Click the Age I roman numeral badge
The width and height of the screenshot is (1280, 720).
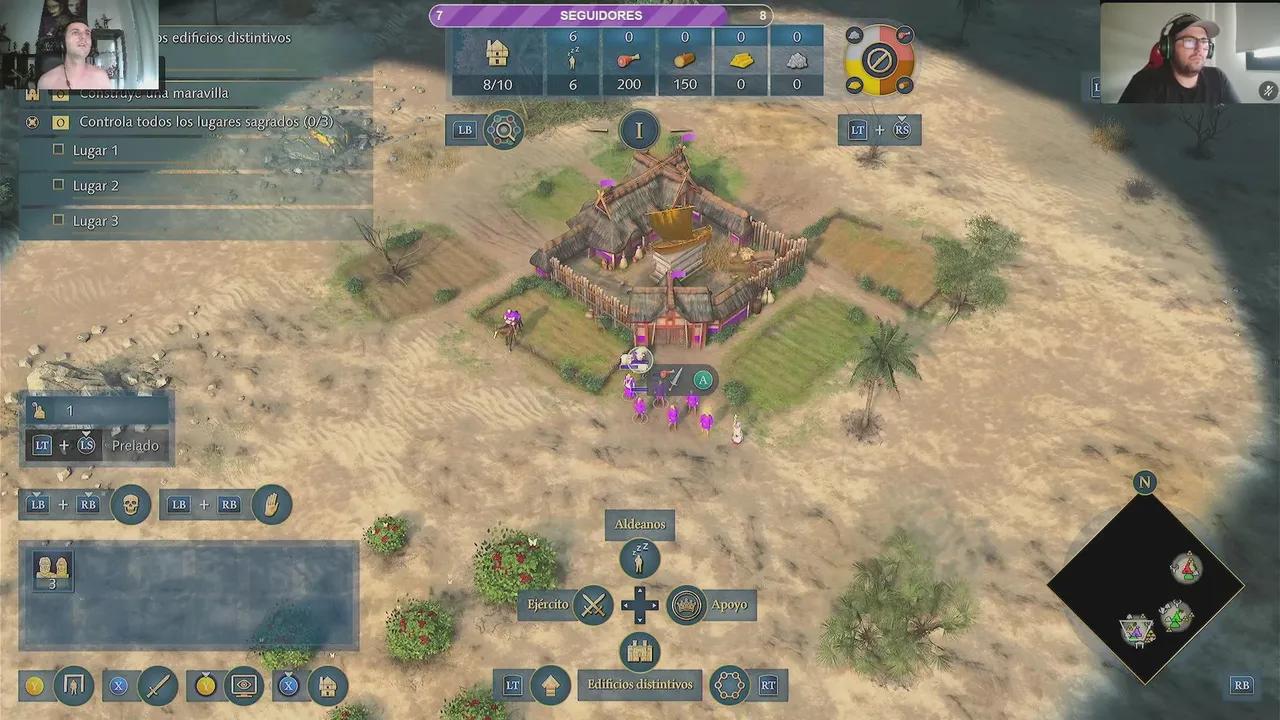click(x=639, y=130)
